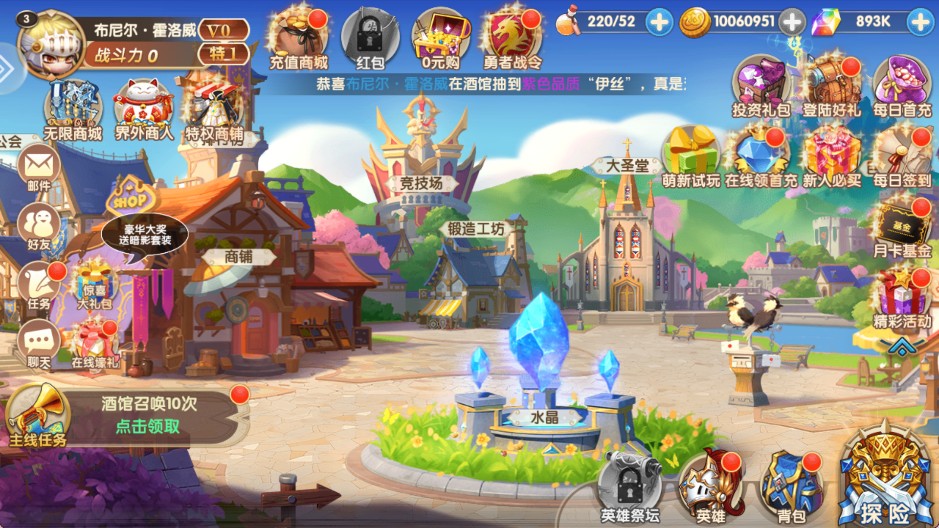
Task: Add gold coins with the plus button
Action: pyautogui.click(x=792, y=21)
